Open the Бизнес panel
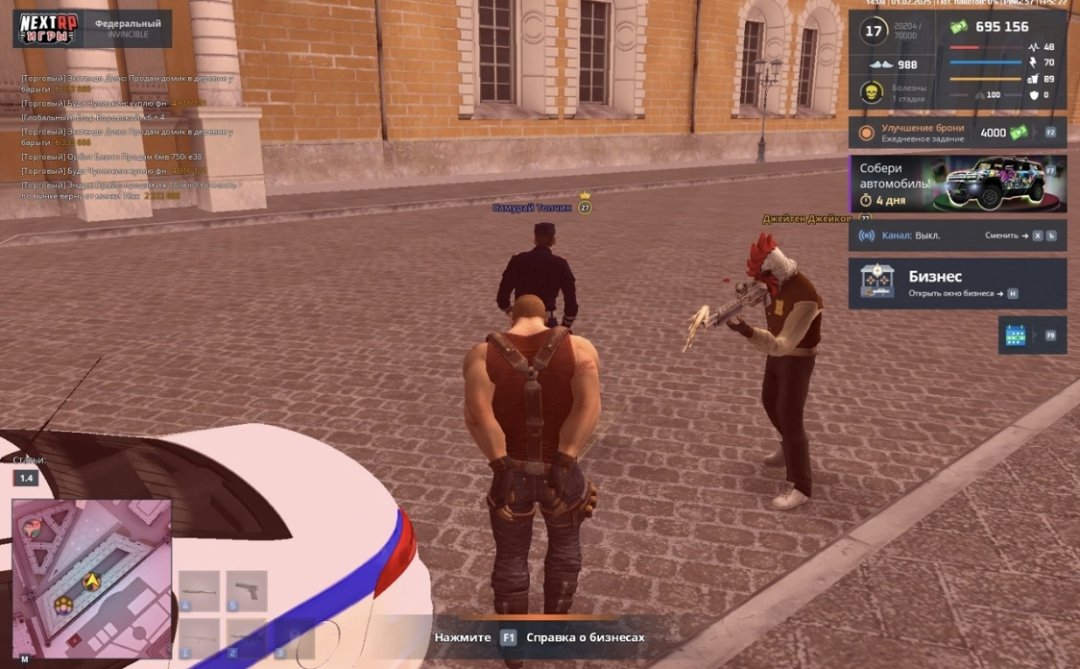The height and width of the screenshot is (669, 1080). point(957,283)
